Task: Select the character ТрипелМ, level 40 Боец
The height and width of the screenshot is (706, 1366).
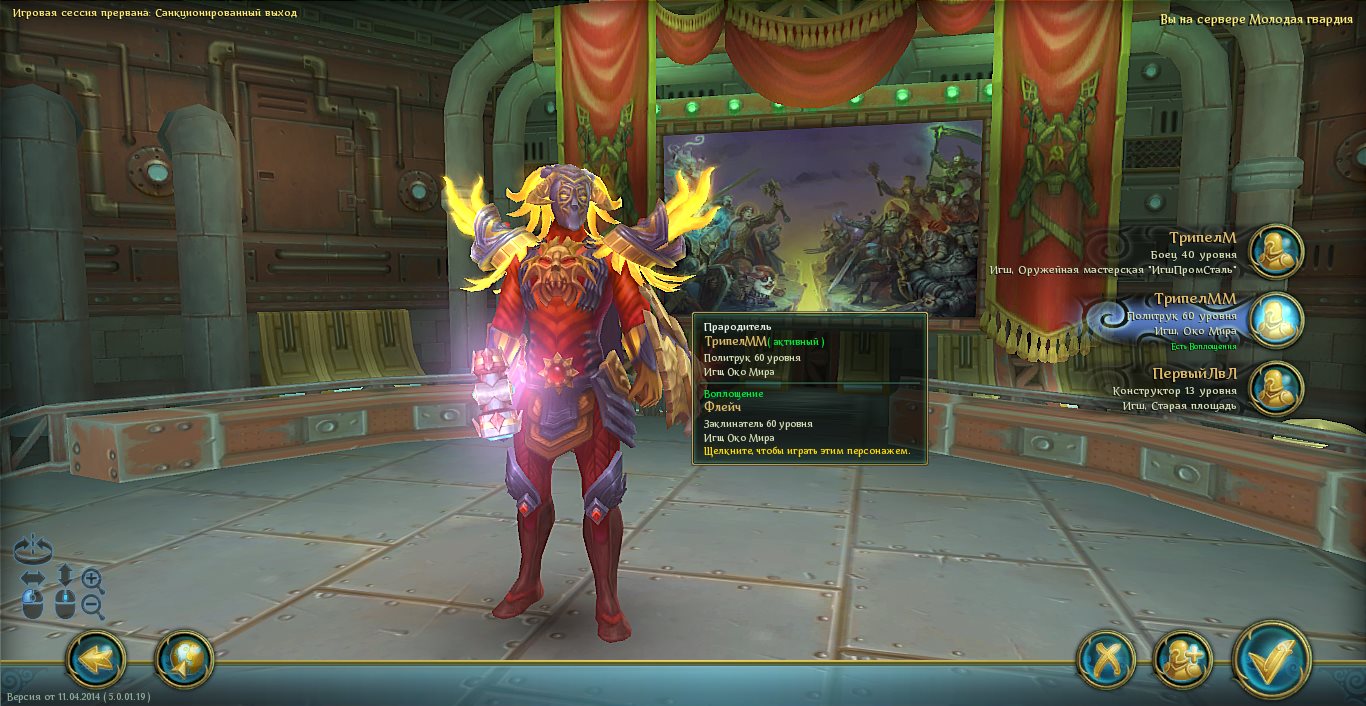Action: (x=1277, y=251)
